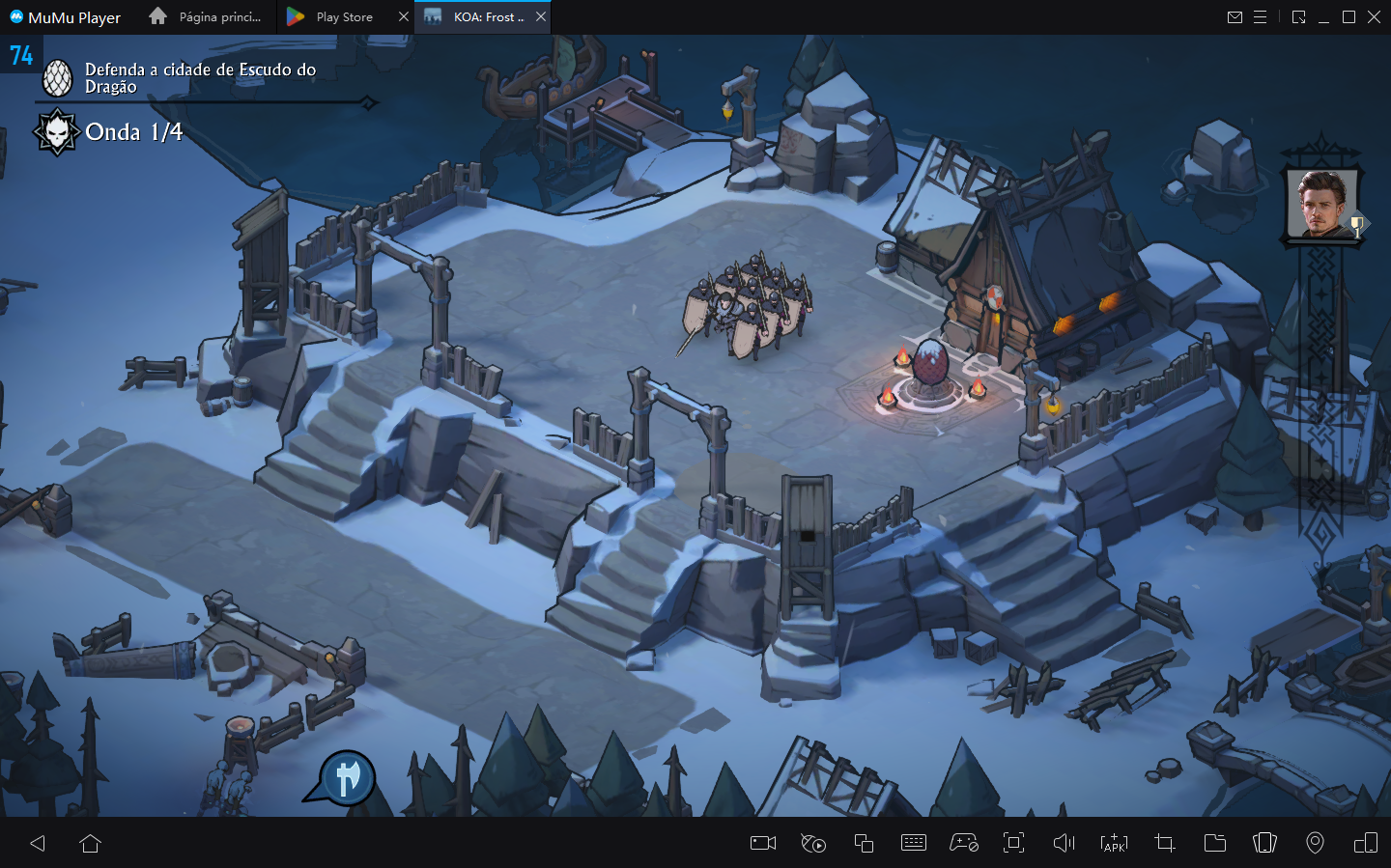The image size is (1391, 868).
Task: Open the mailbox inbox icon
Action: pos(1235,16)
